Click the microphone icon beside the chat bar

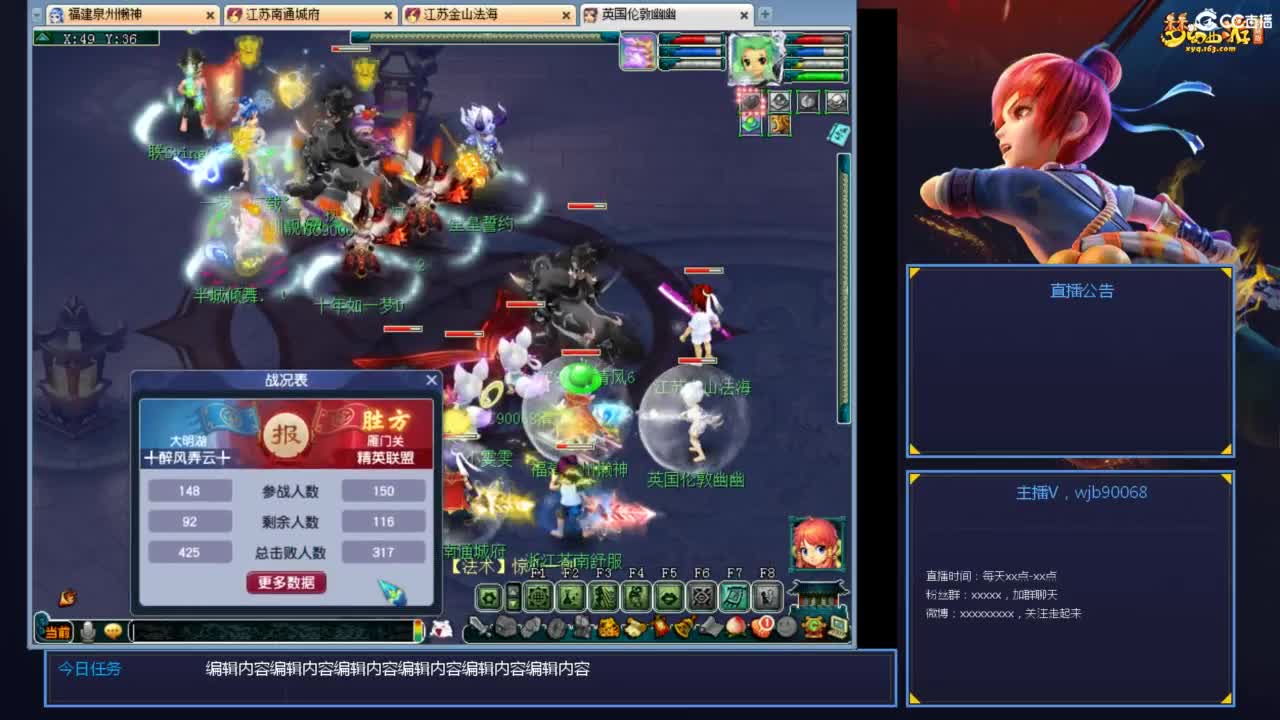pos(87,632)
